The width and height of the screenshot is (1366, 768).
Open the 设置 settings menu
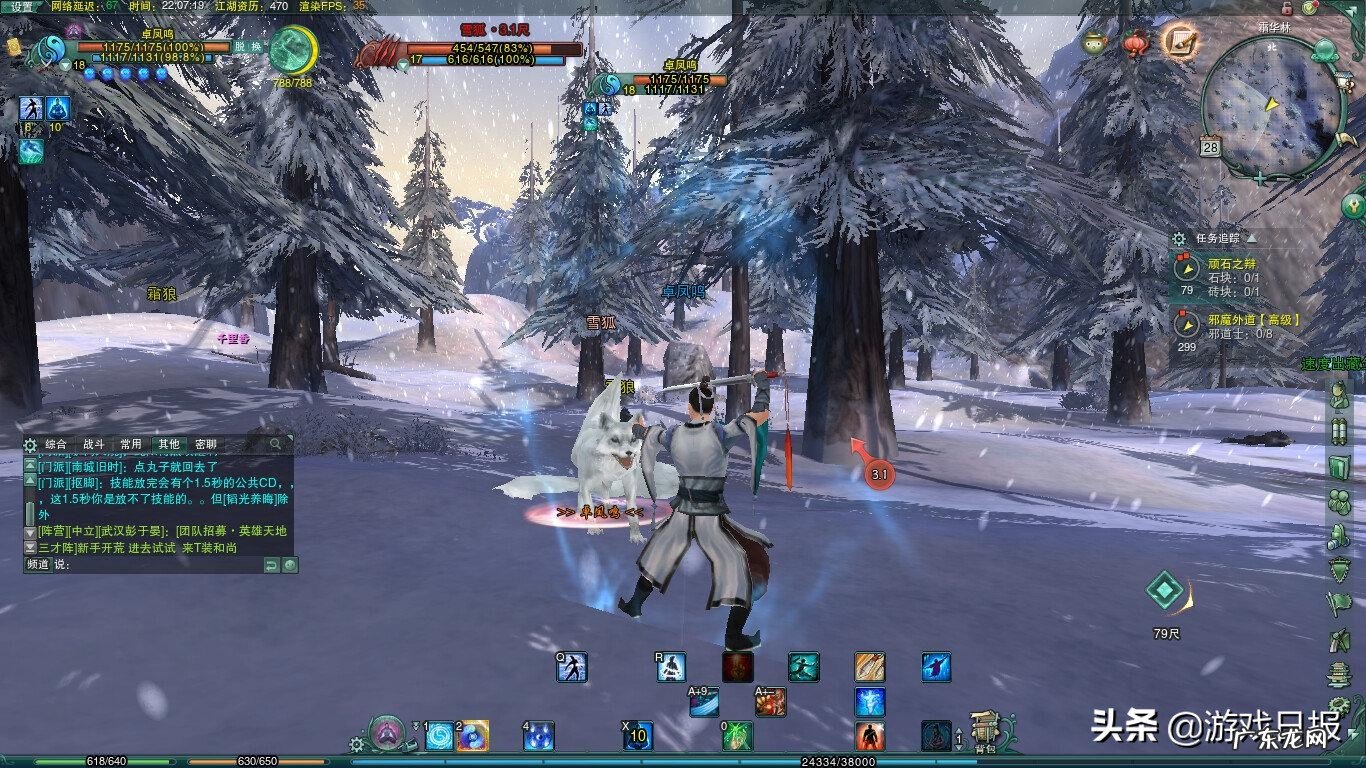[x=22, y=6]
